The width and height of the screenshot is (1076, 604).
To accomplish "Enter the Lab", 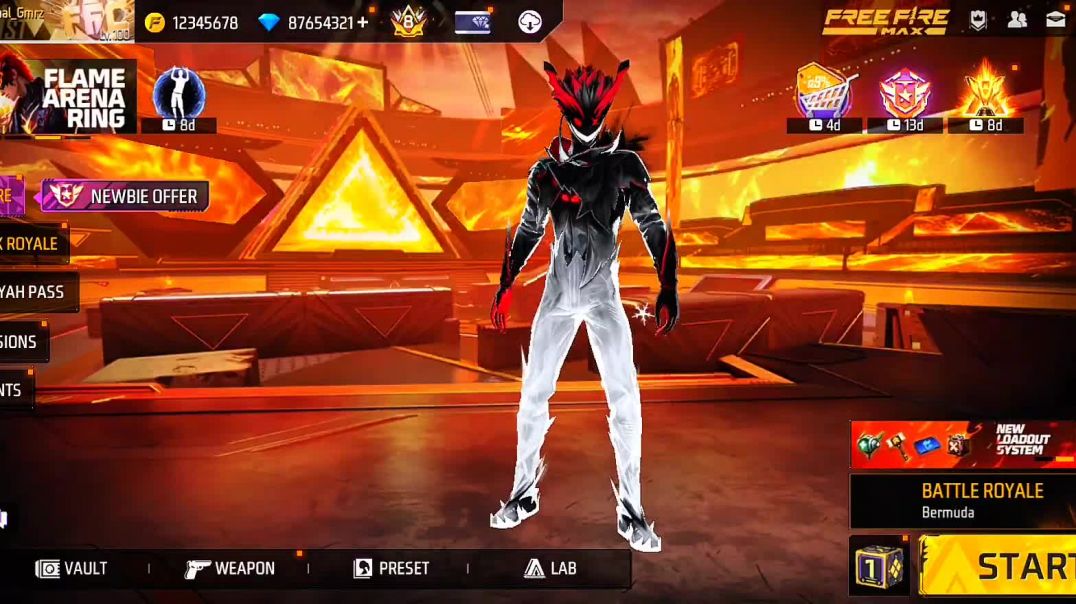I will click(x=551, y=568).
